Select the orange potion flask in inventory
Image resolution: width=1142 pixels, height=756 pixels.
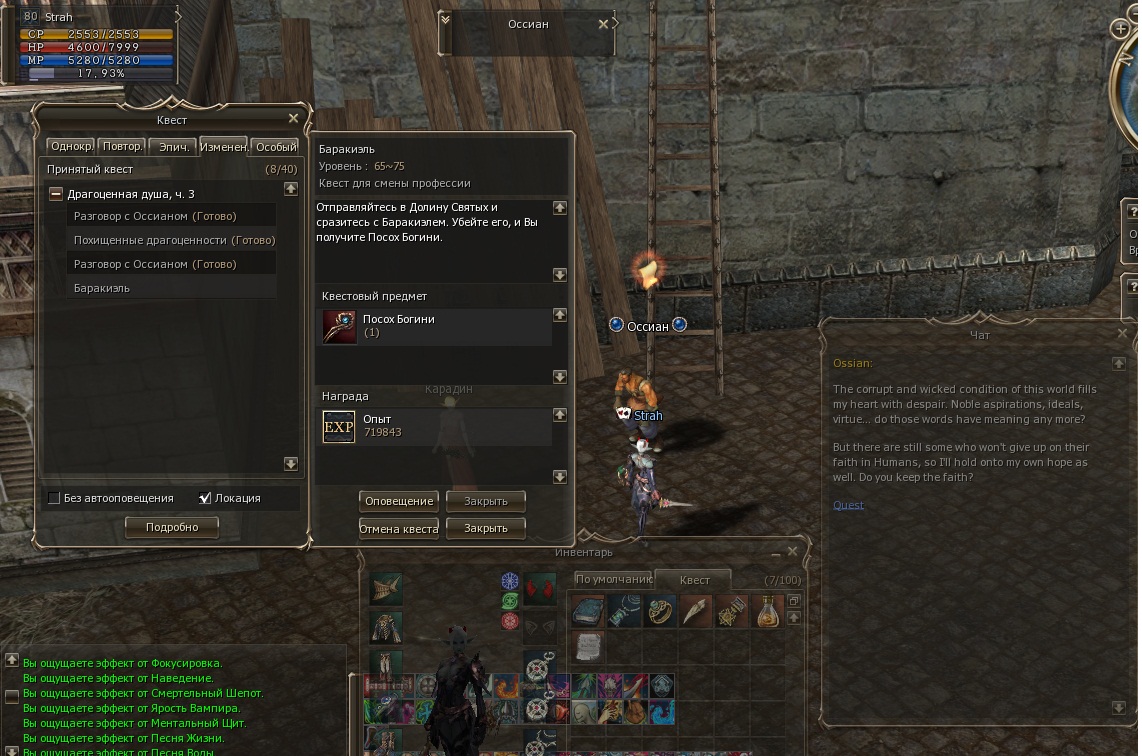767,611
